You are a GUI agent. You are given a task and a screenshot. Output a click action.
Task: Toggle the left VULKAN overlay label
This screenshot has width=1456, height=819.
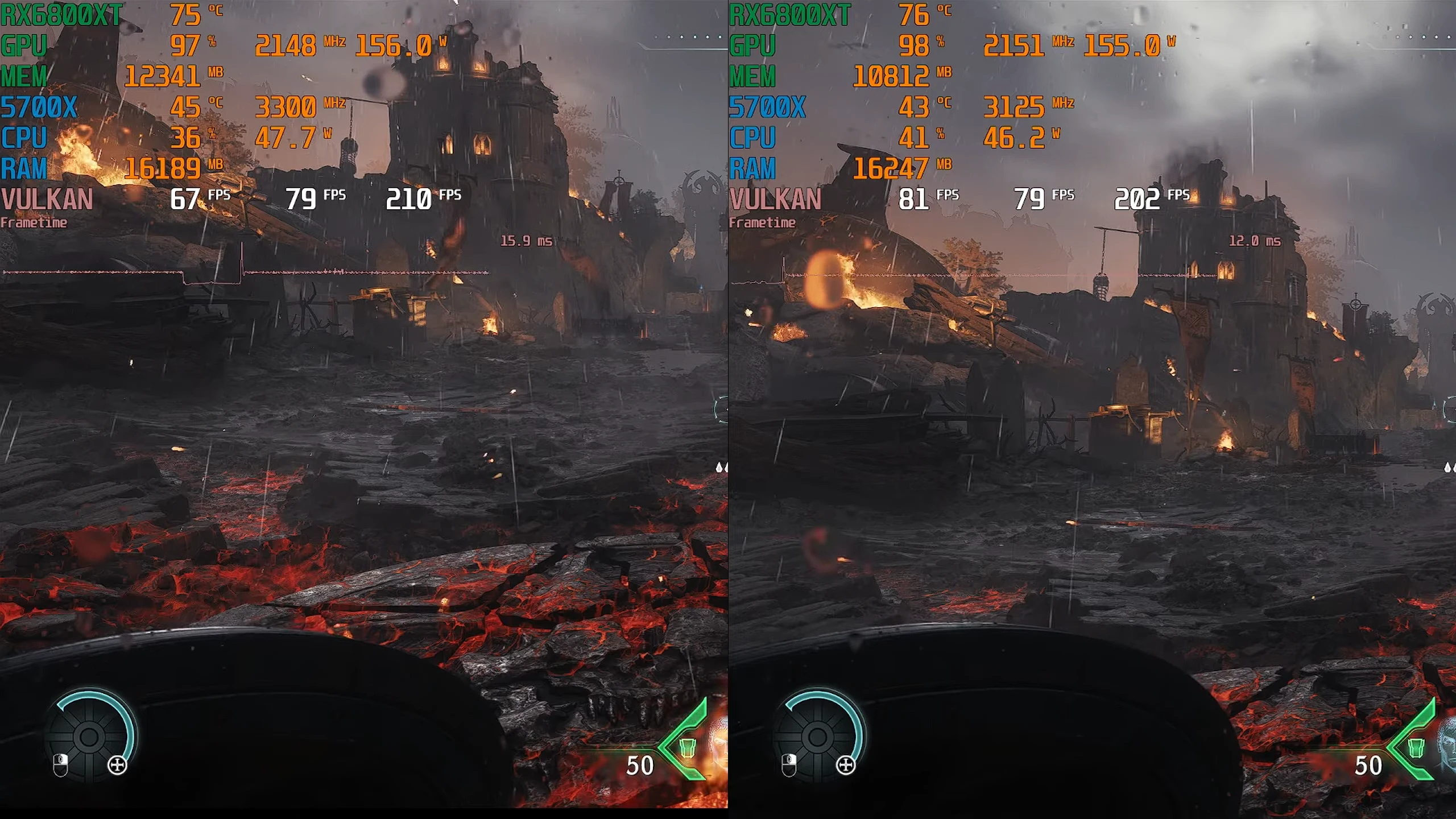45,198
